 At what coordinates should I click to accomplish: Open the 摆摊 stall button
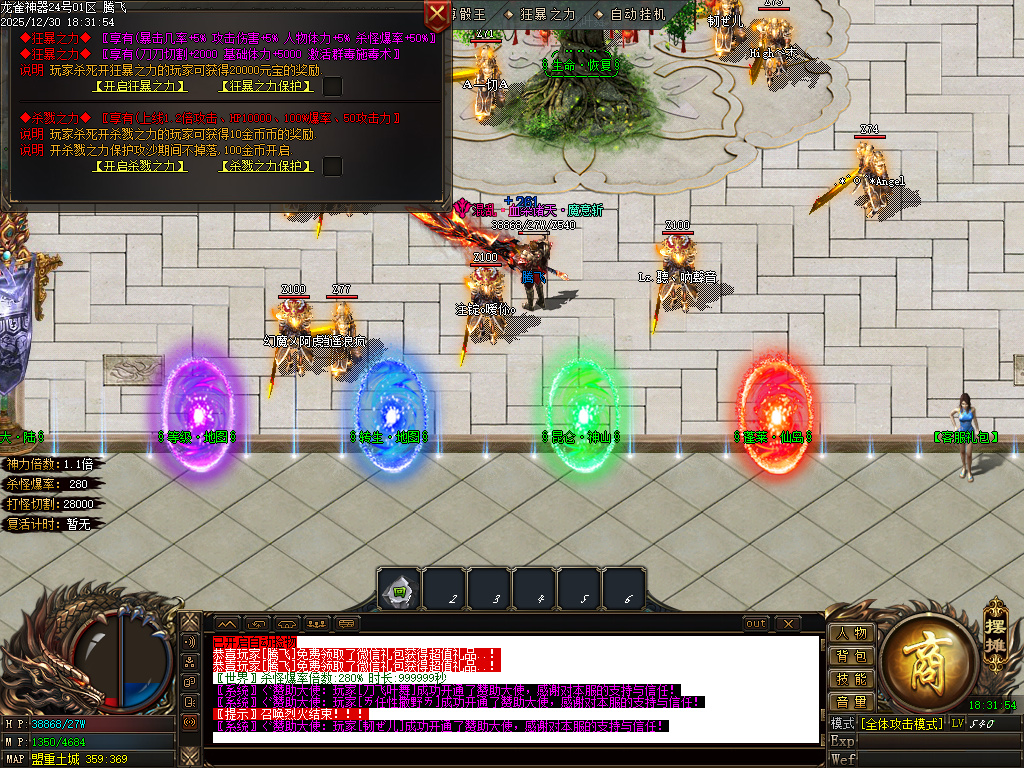point(995,625)
